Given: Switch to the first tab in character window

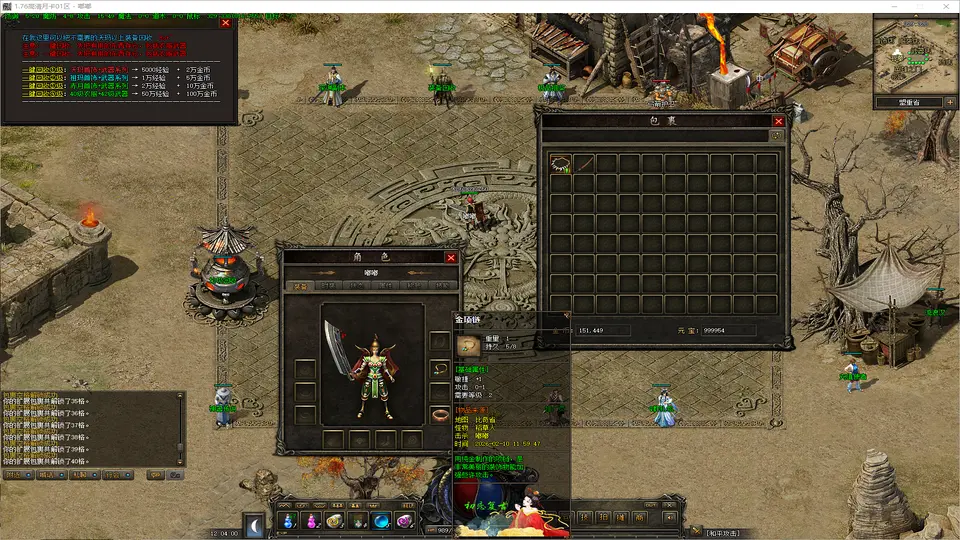Looking at the screenshot, I should click(x=298, y=286).
